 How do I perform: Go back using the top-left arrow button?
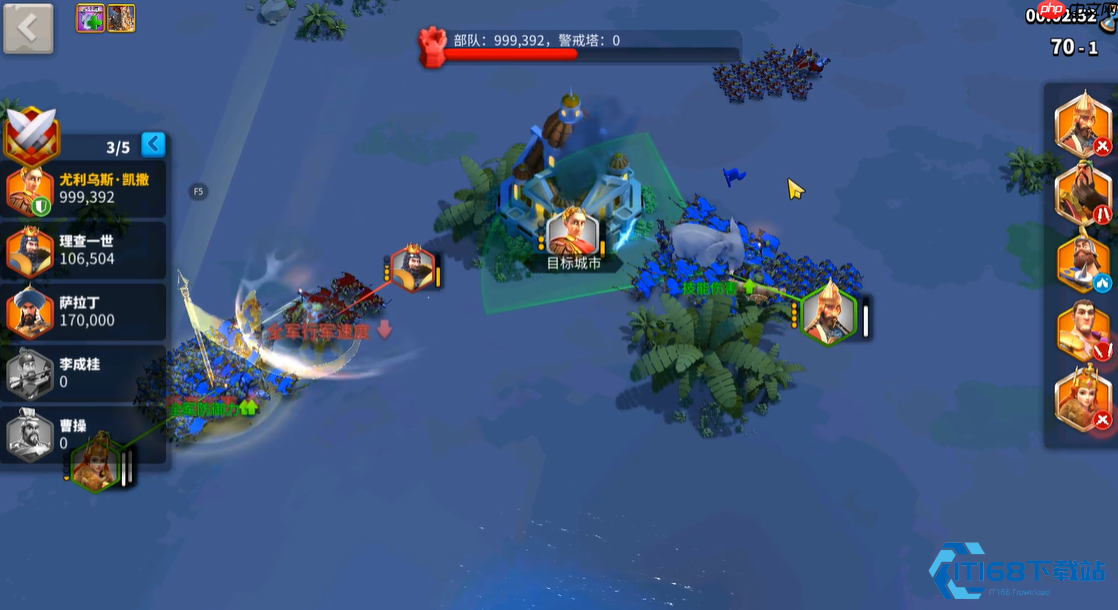coord(28,28)
